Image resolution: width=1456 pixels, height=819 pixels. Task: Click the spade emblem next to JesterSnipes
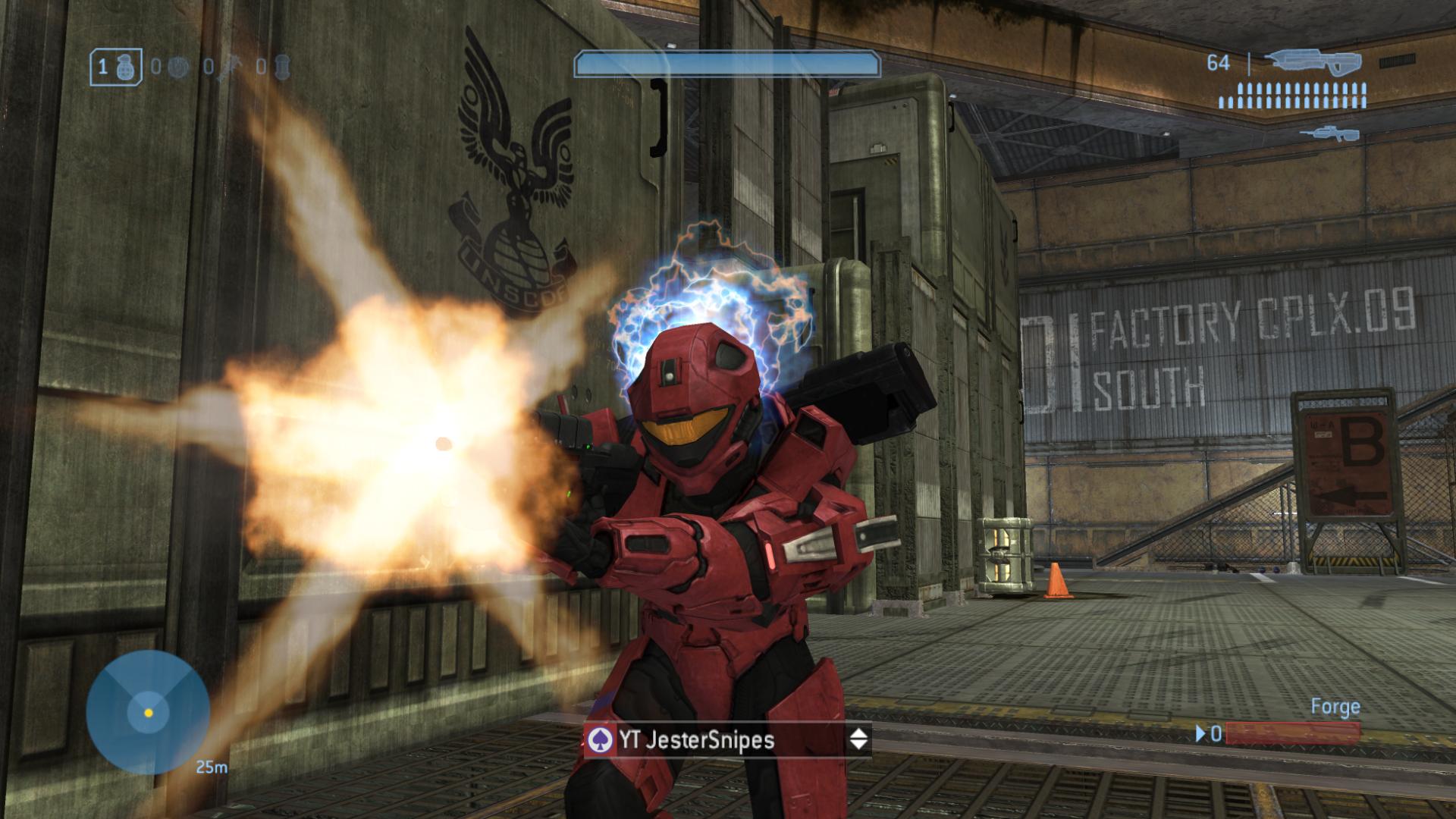click(600, 739)
